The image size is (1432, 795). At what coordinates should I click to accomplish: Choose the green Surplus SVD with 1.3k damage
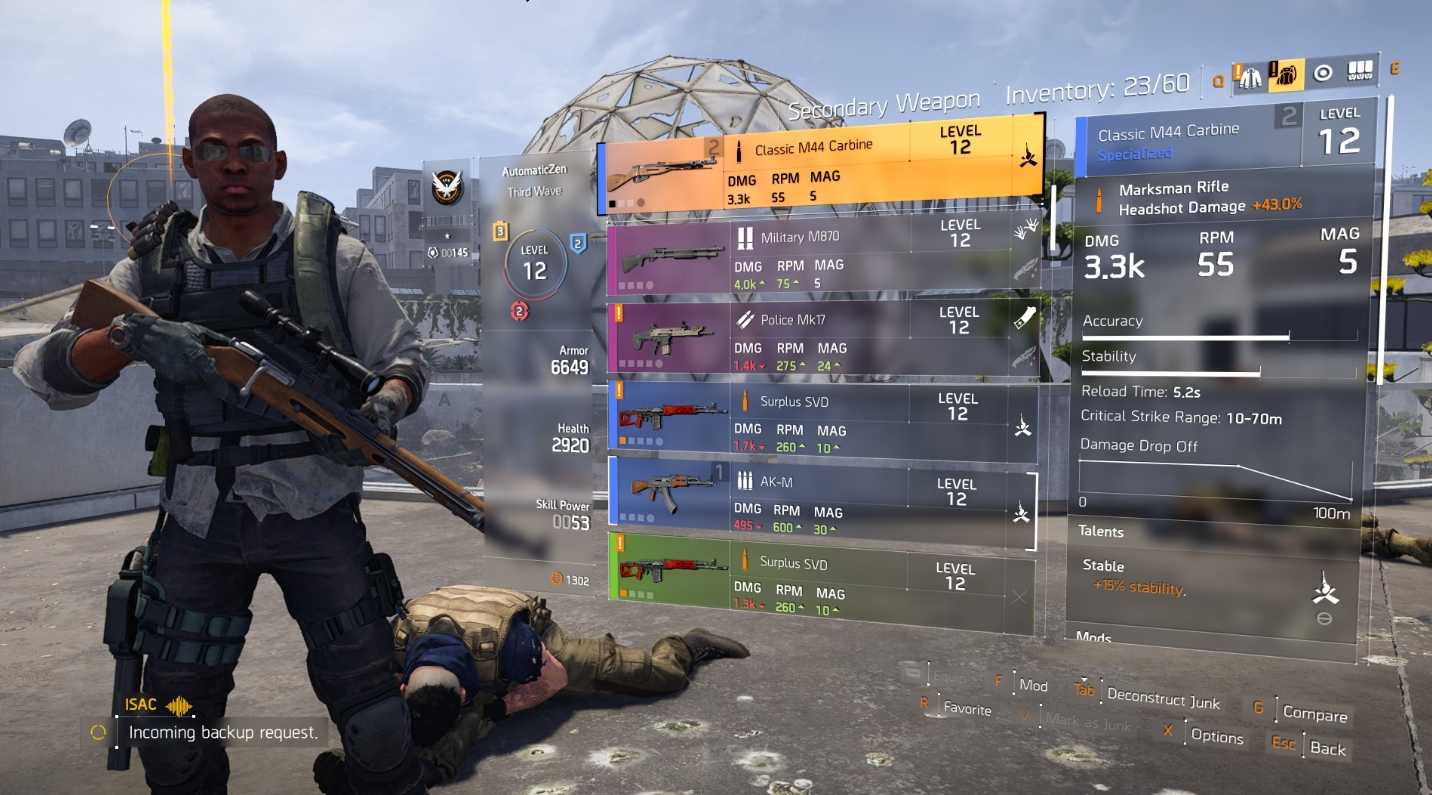820,580
